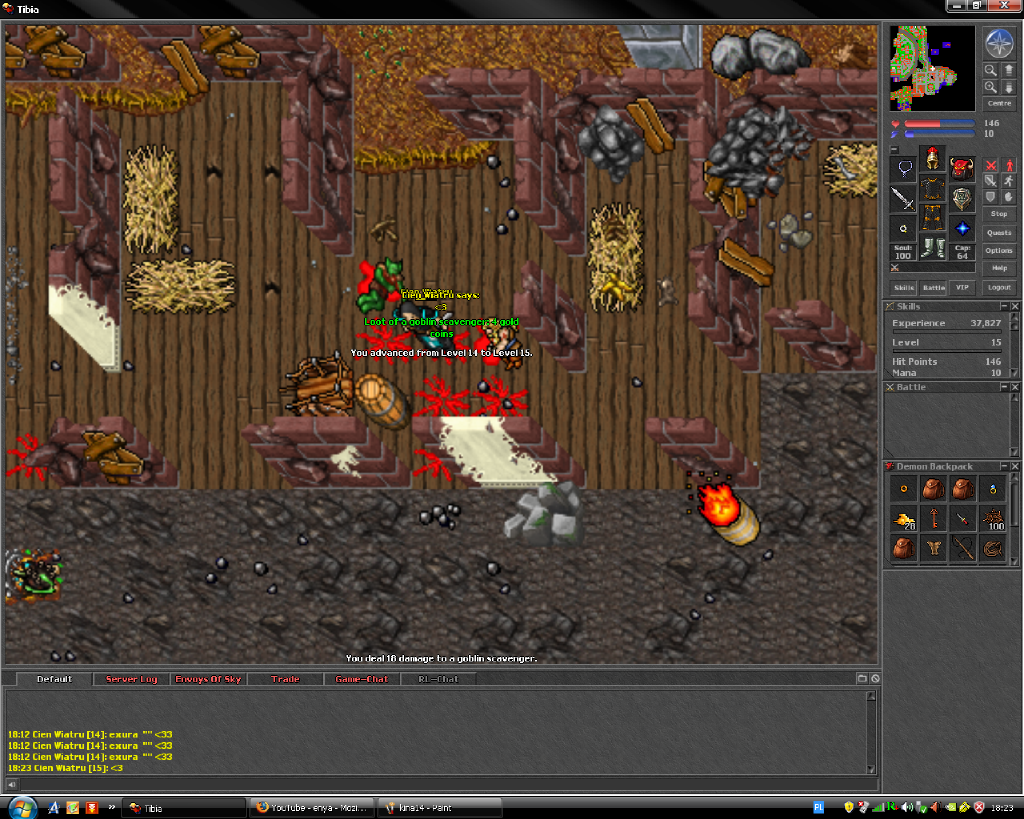Click the compass rose above the zoom buttons
1024x819 pixels.
coord(999,43)
